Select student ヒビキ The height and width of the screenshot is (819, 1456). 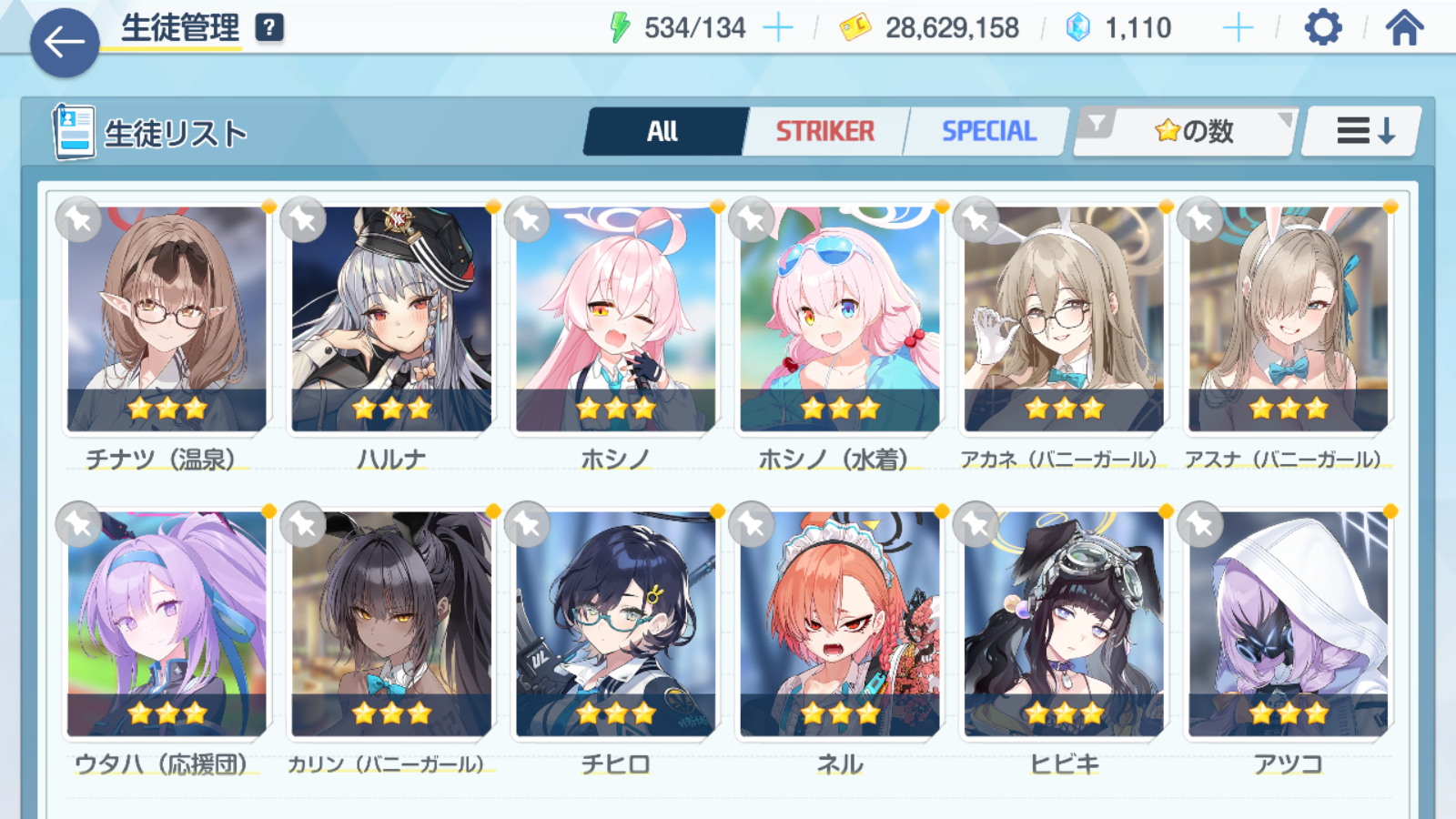click(x=1063, y=624)
